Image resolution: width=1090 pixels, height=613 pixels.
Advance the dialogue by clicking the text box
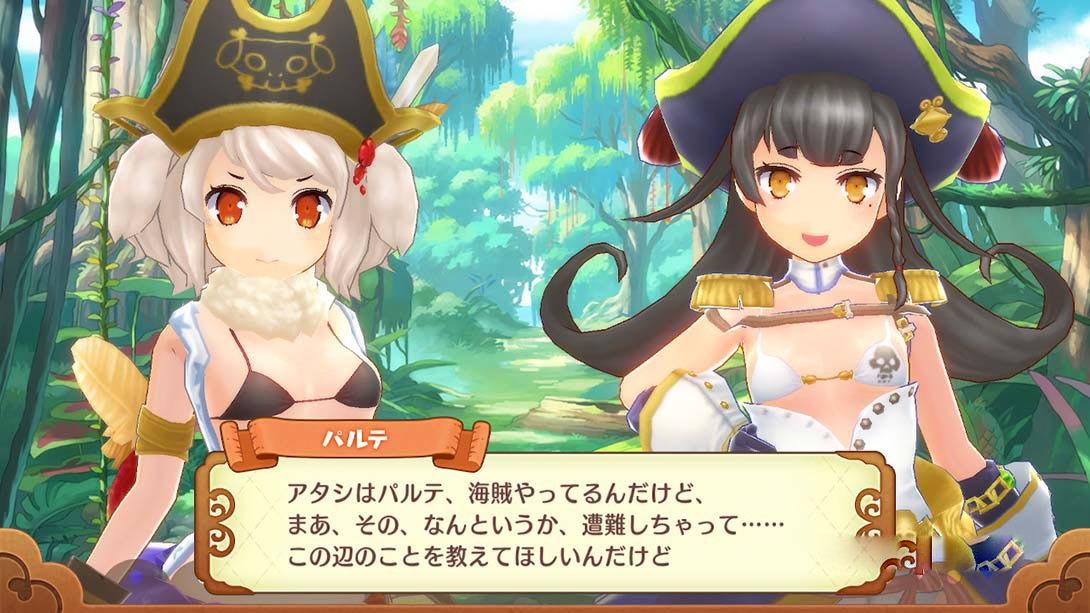tap(545, 523)
